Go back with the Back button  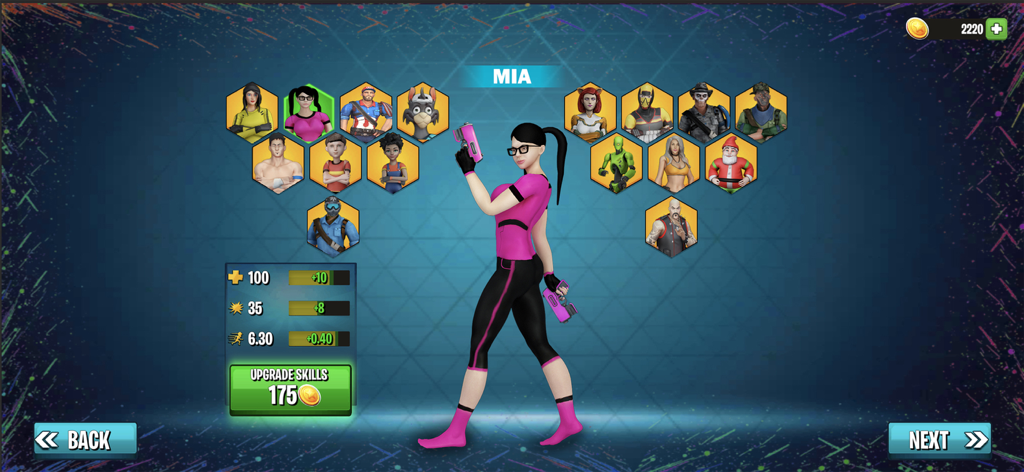pos(85,440)
